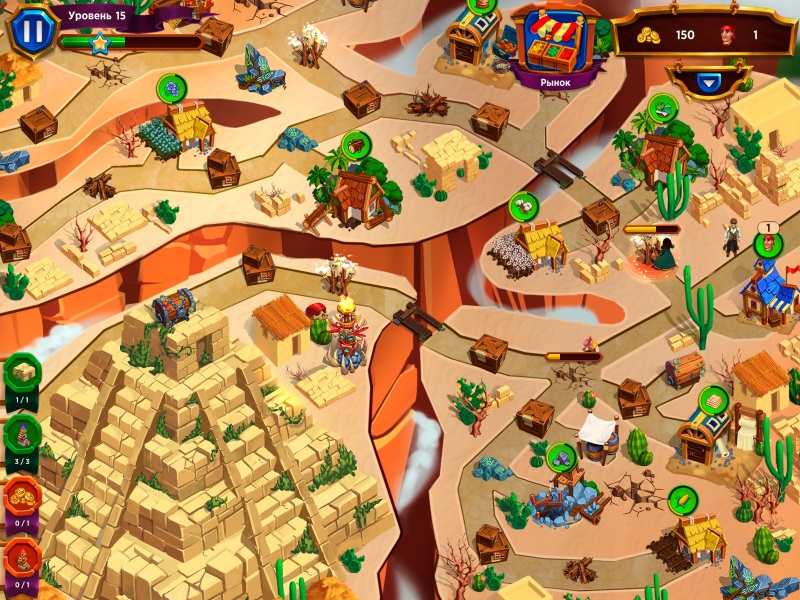Click the stone blocks objective icon 1/1

[22, 372]
